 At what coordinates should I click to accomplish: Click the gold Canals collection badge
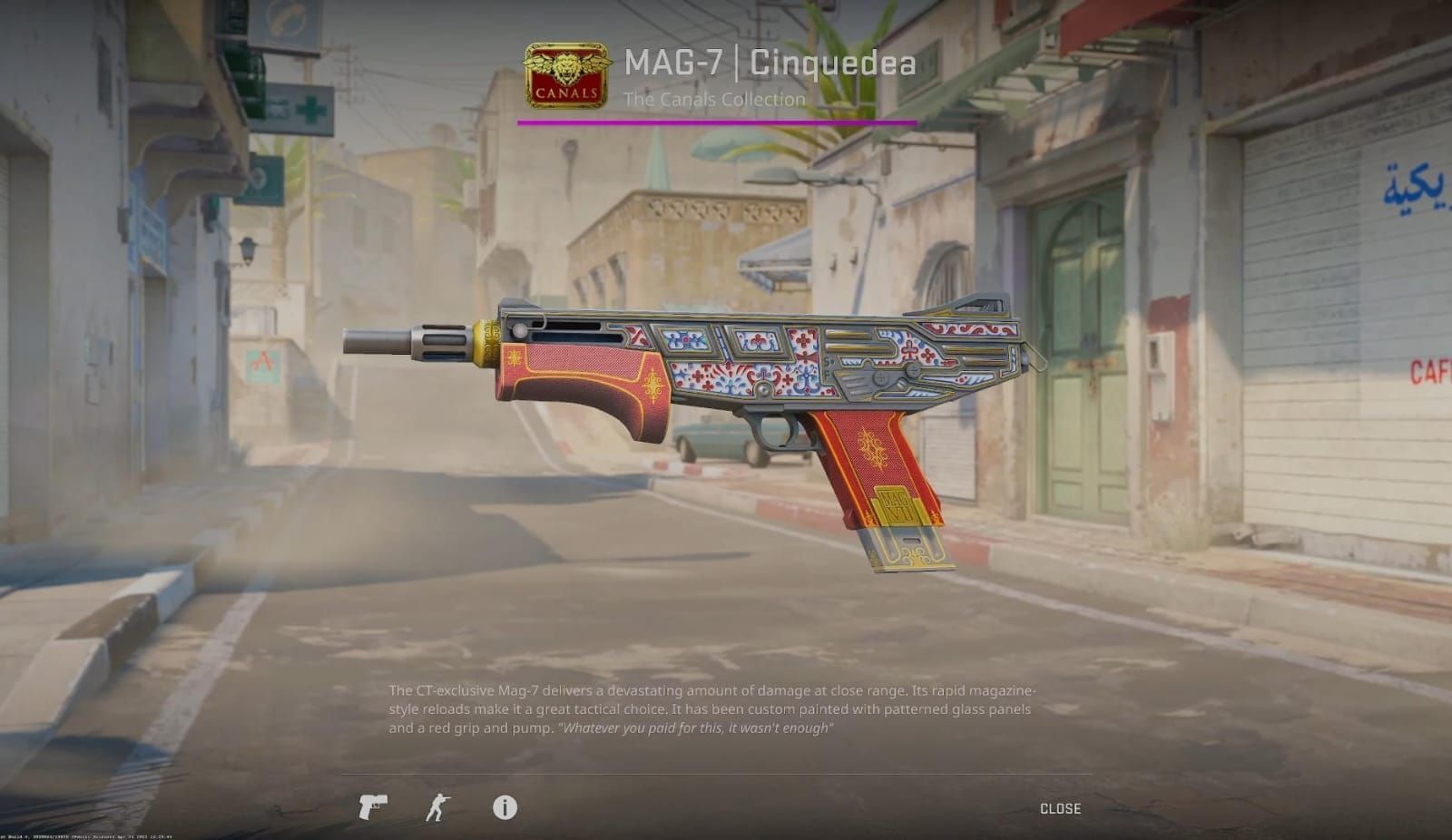pyautogui.click(x=563, y=73)
